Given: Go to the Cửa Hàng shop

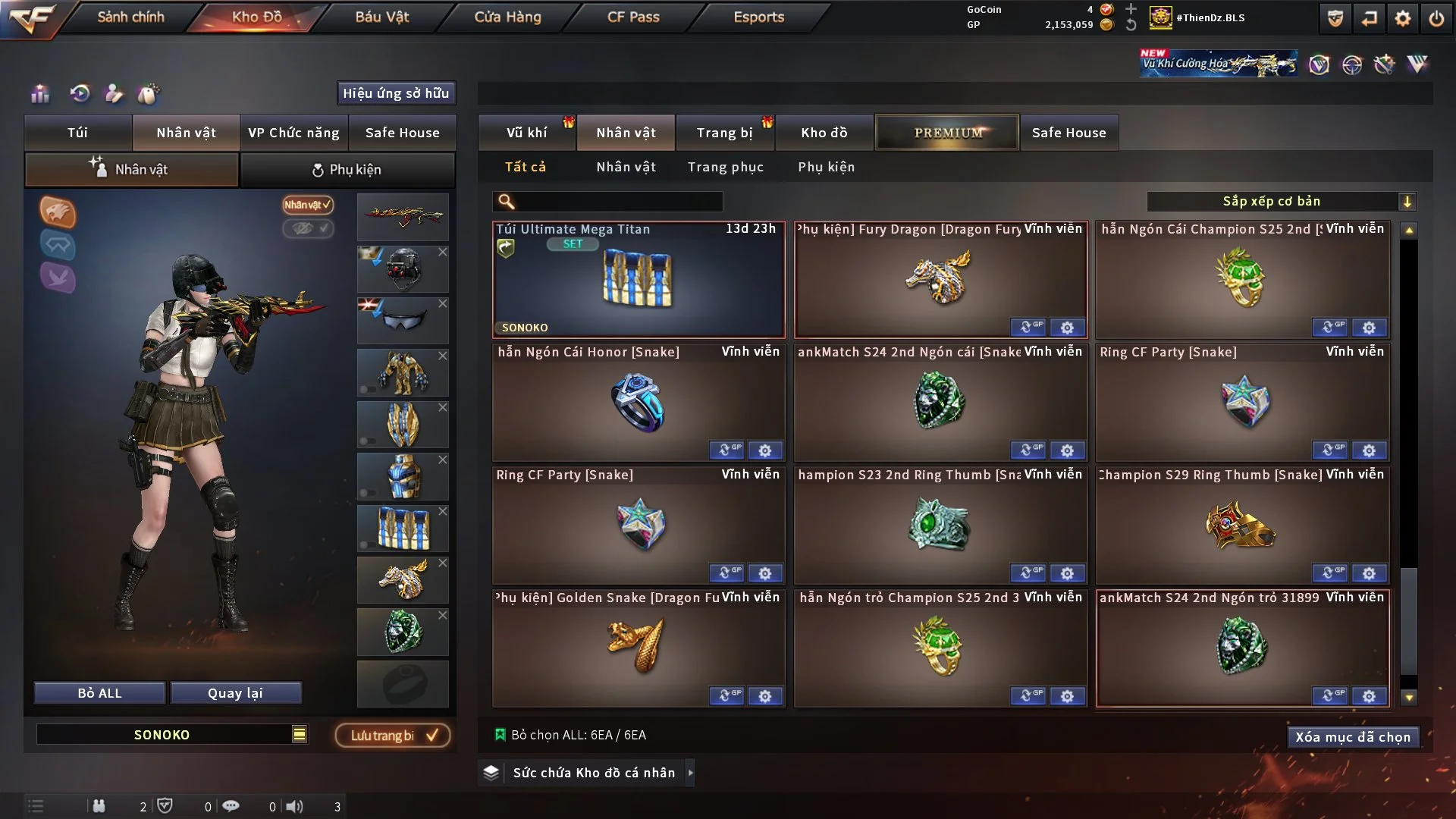Looking at the screenshot, I should [x=507, y=17].
